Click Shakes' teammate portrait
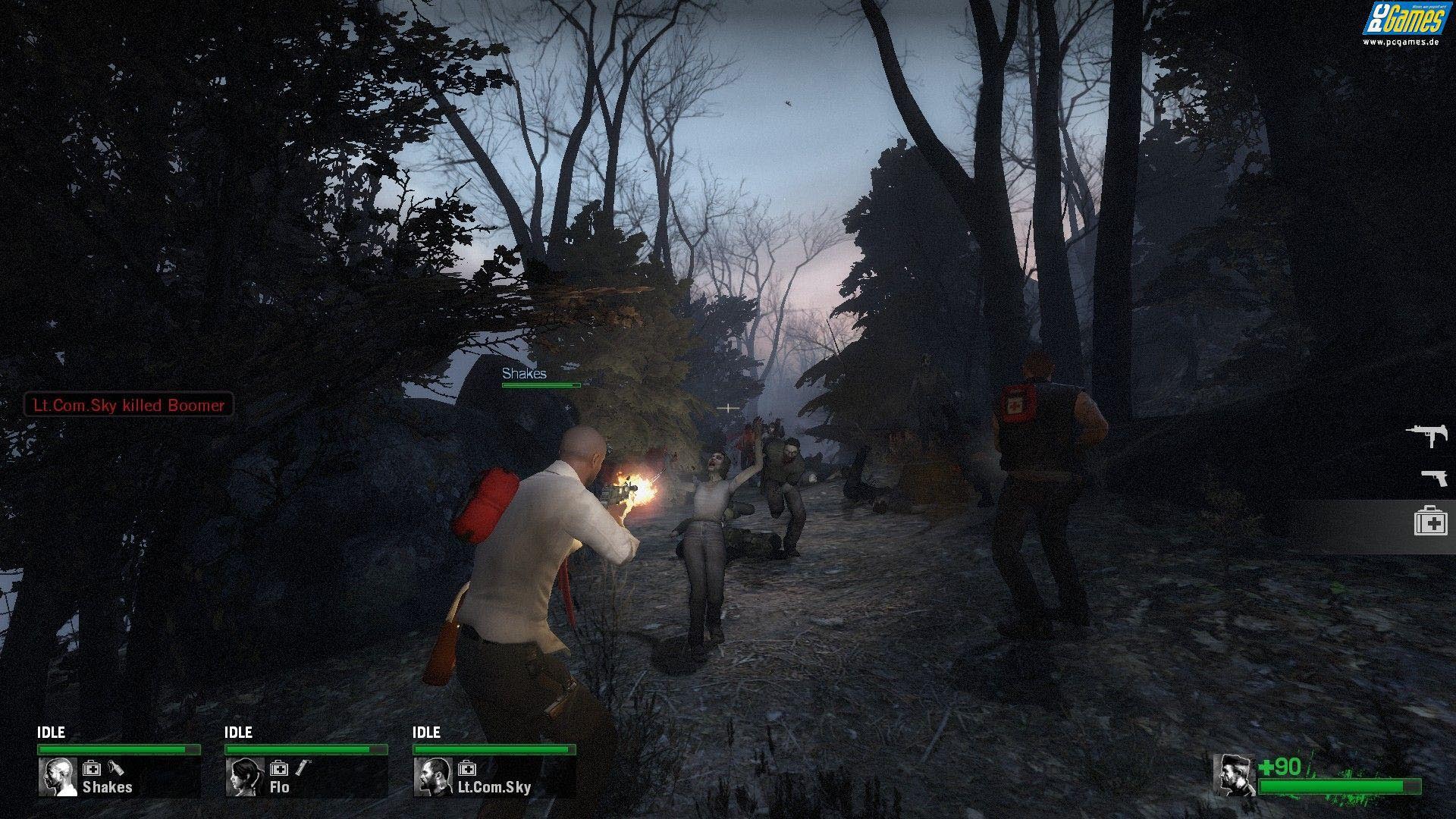This screenshot has height=819, width=1456. [58, 777]
